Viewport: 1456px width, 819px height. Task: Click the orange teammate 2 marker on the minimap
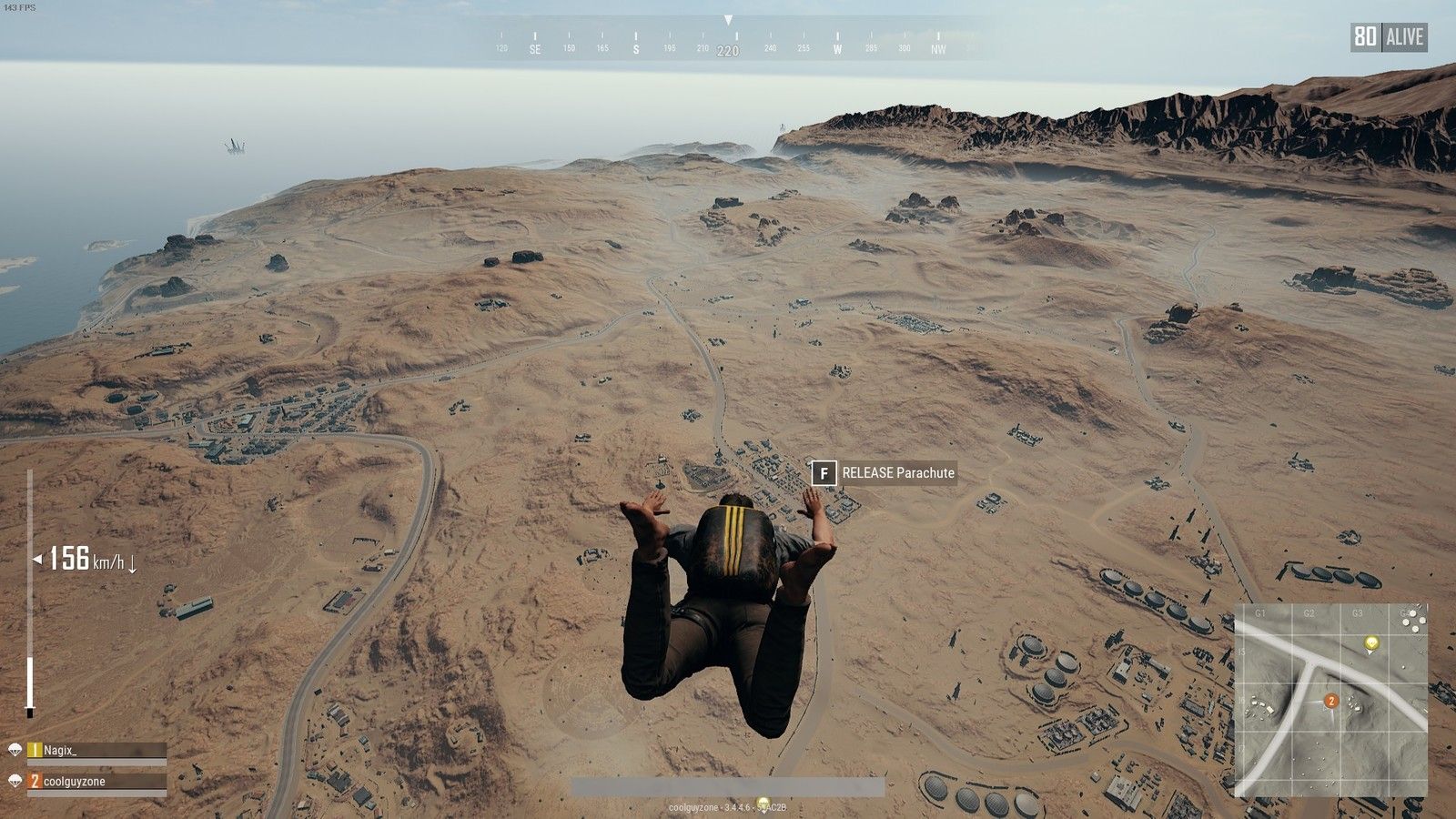click(x=1331, y=701)
